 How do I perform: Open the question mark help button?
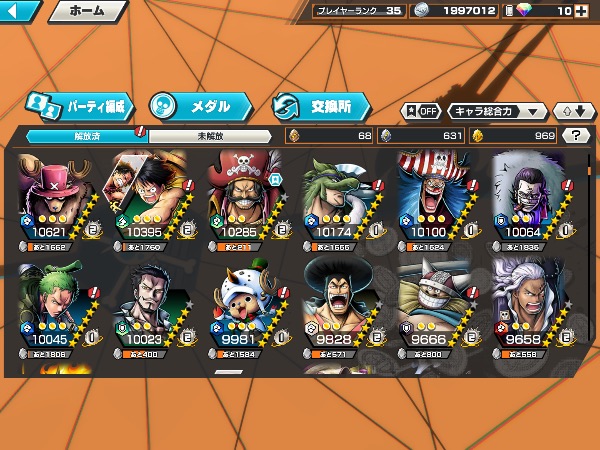[x=576, y=135]
